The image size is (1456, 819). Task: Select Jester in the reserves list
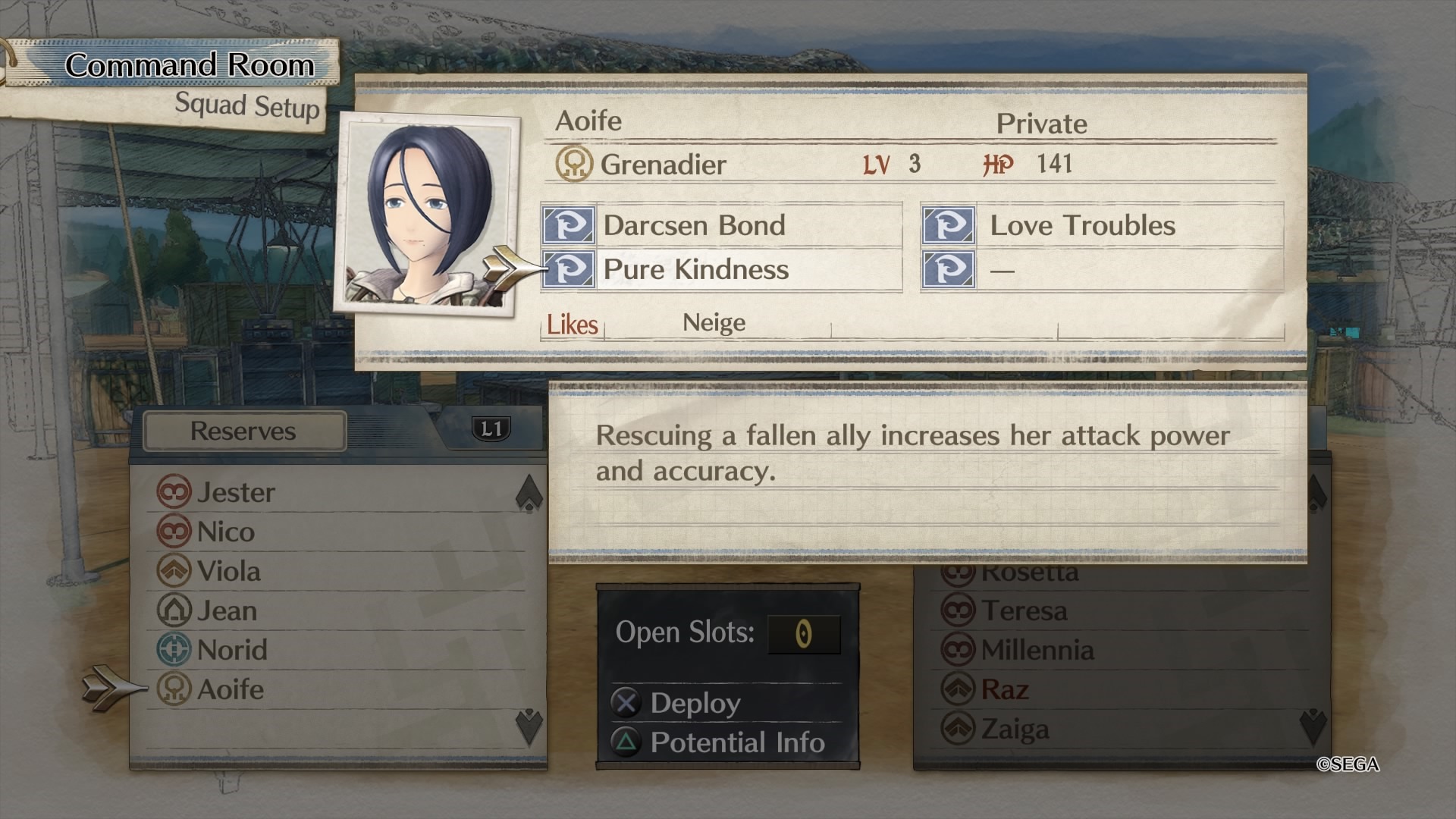click(236, 493)
